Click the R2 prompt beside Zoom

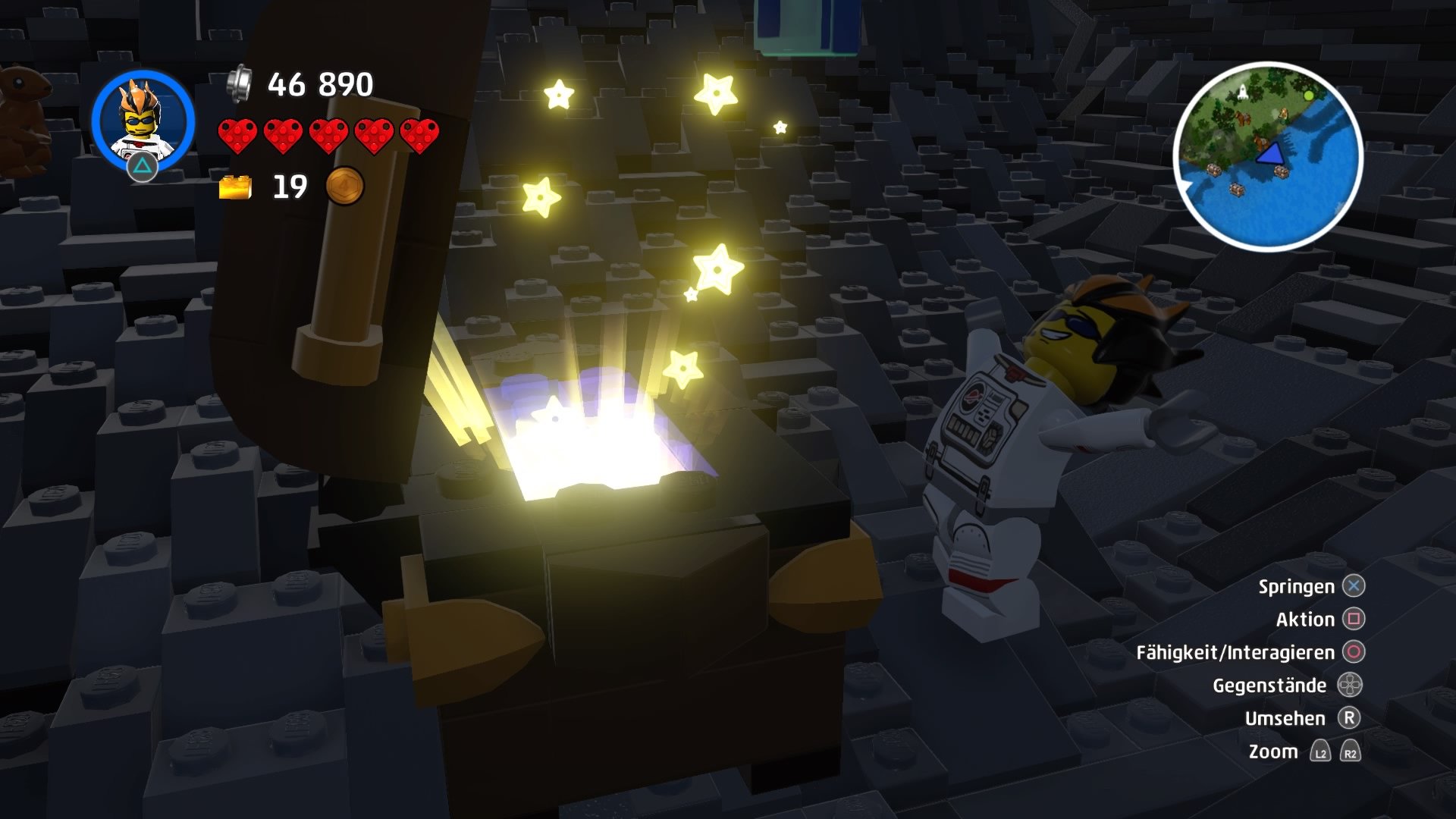click(x=1349, y=752)
